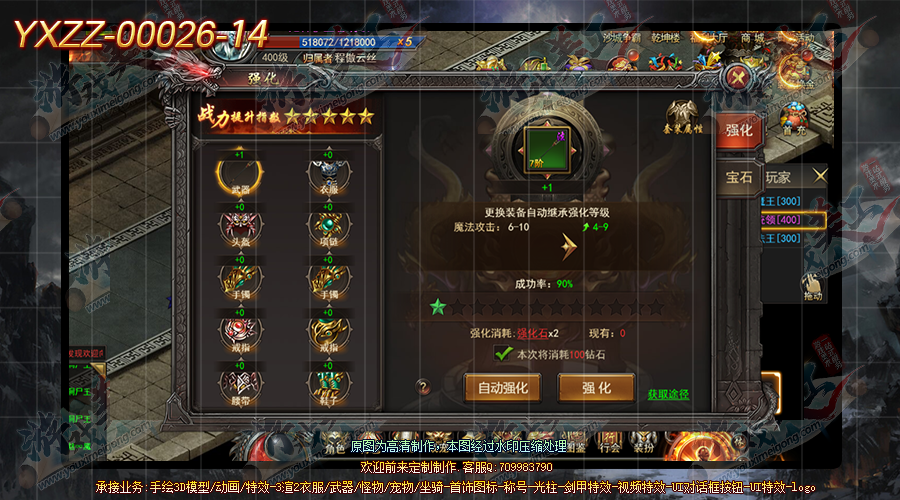Click the 强化石 material link
The width and height of the screenshot is (900, 500).
(532, 333)
